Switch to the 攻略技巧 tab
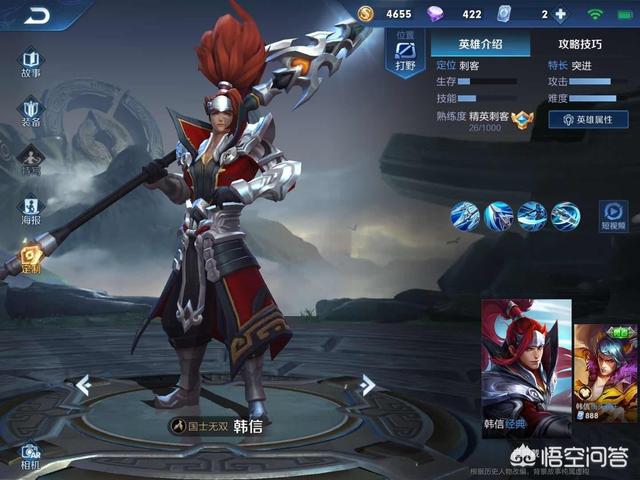640x480 pixels. pyautogui.click(x=580, y=44)
